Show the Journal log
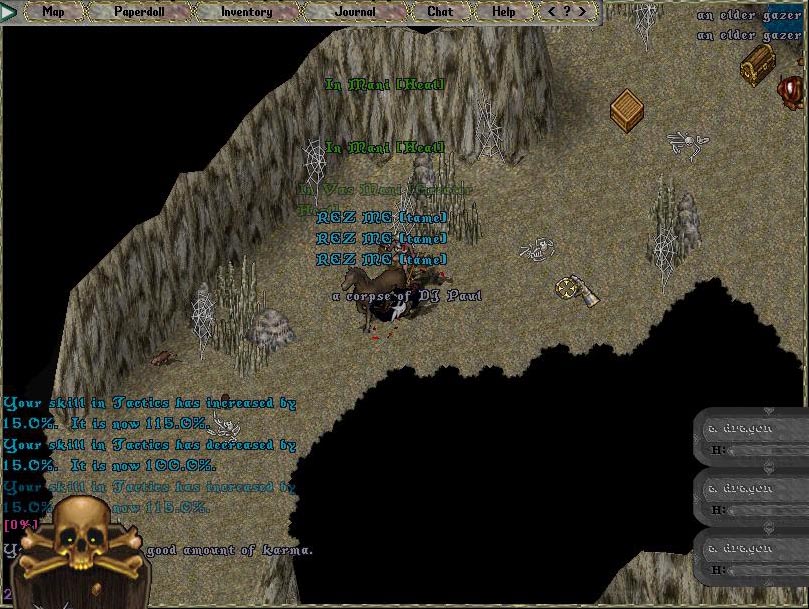The height and width of the screenshot is (609, 809). coord(355,12)
